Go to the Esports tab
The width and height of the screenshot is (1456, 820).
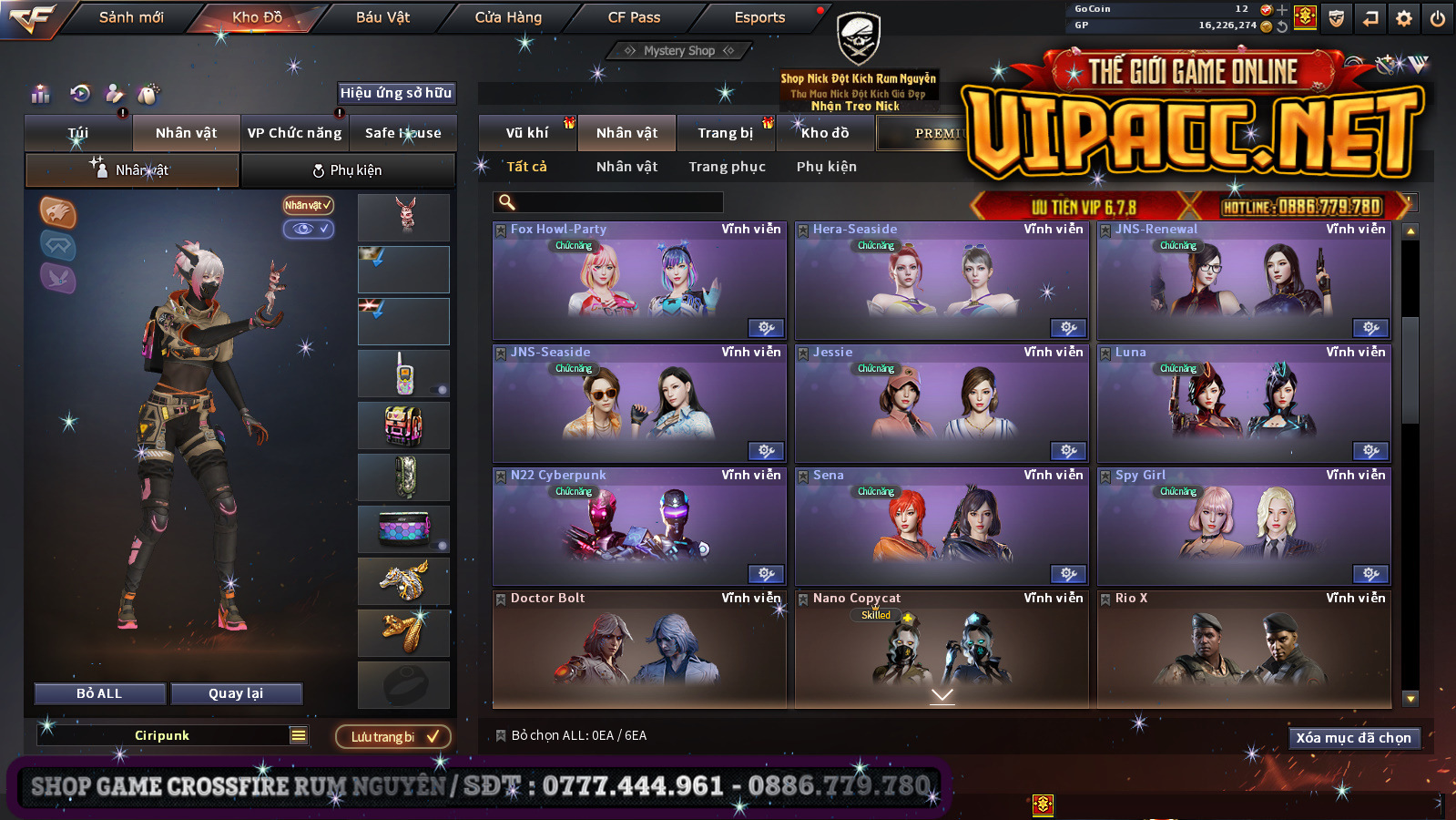[x=759, y=17]
